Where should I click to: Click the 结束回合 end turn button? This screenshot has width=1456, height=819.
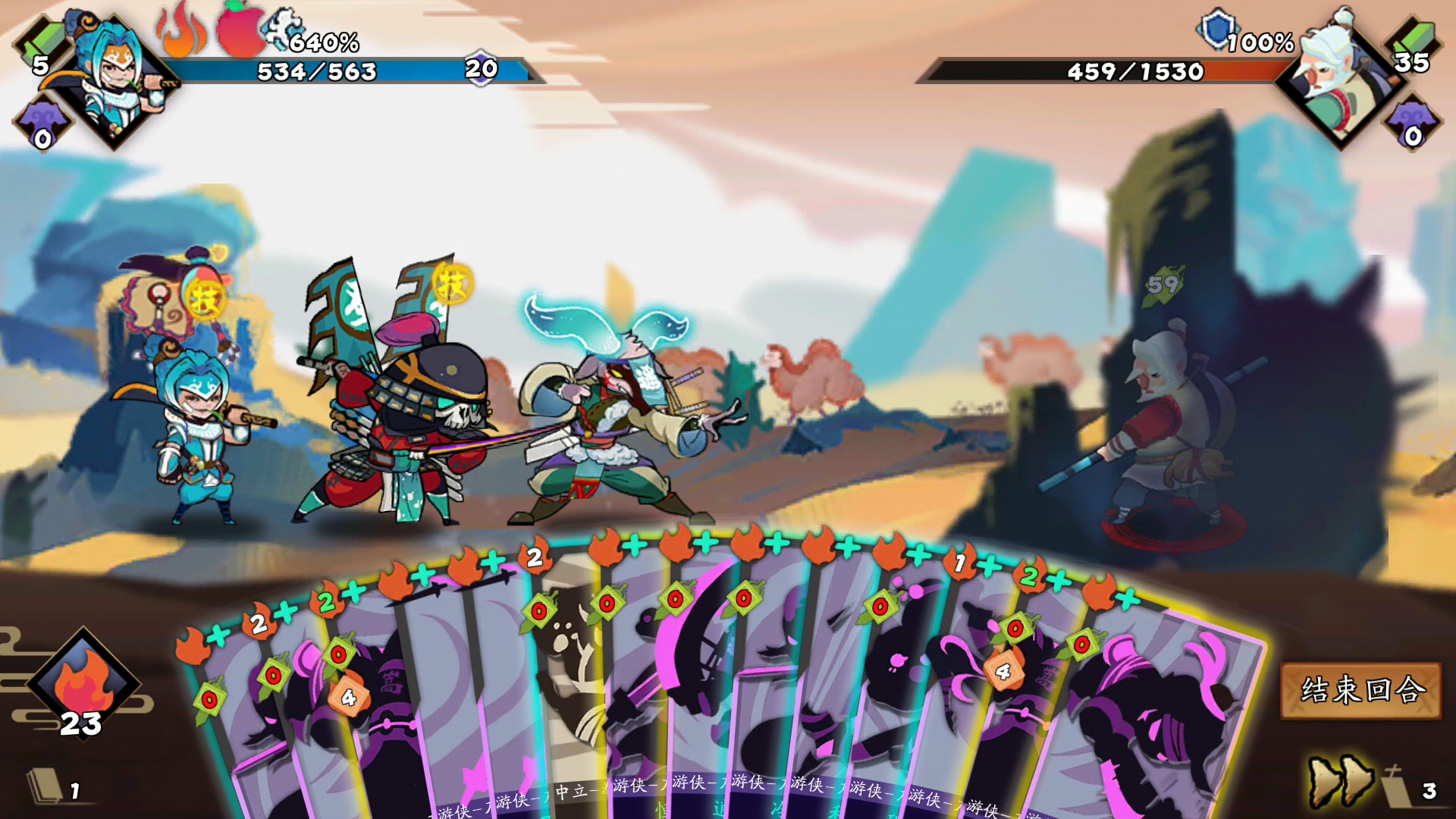coord(1360,690)
